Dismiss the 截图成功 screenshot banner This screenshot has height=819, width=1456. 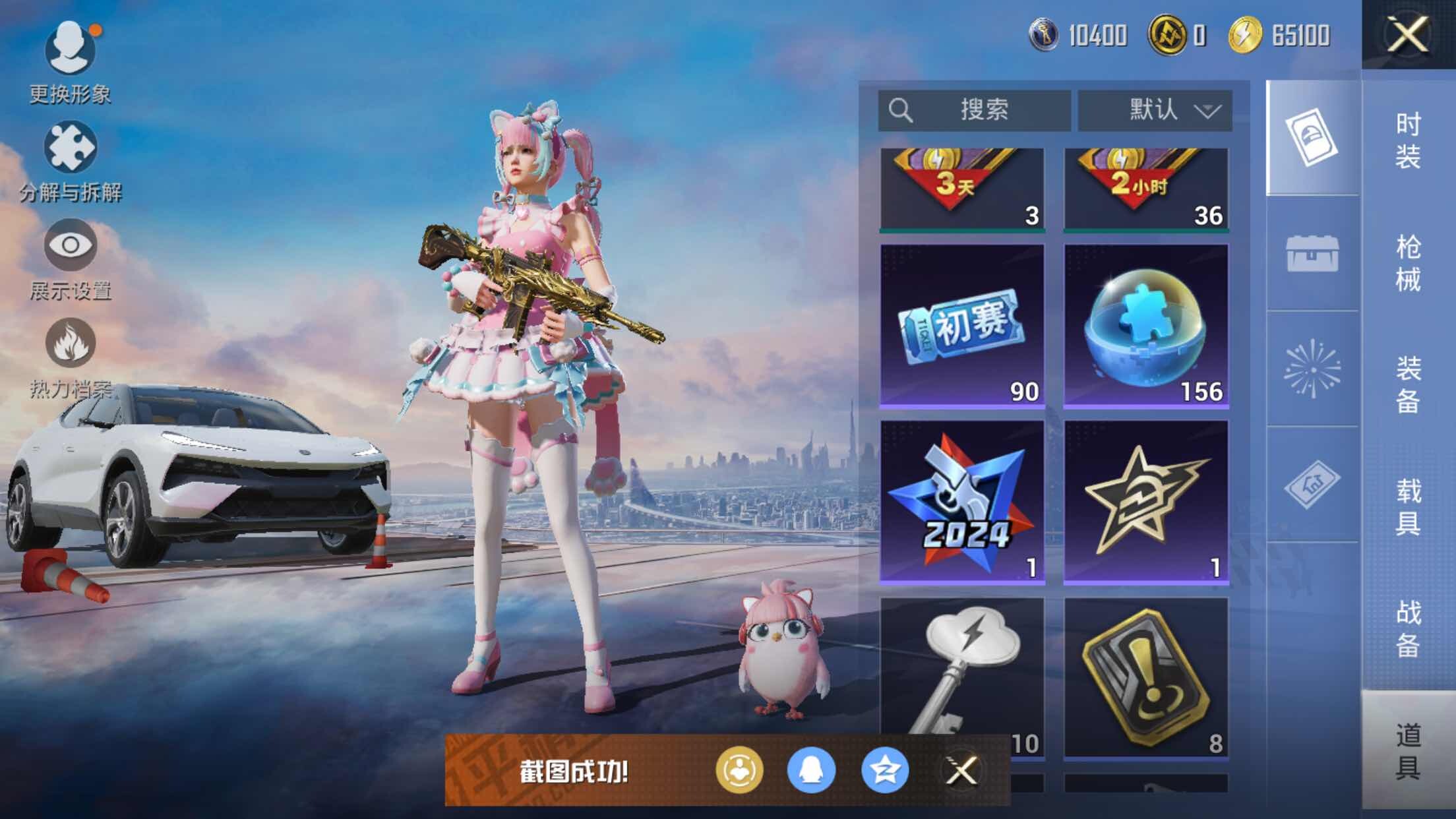[961, 770]
